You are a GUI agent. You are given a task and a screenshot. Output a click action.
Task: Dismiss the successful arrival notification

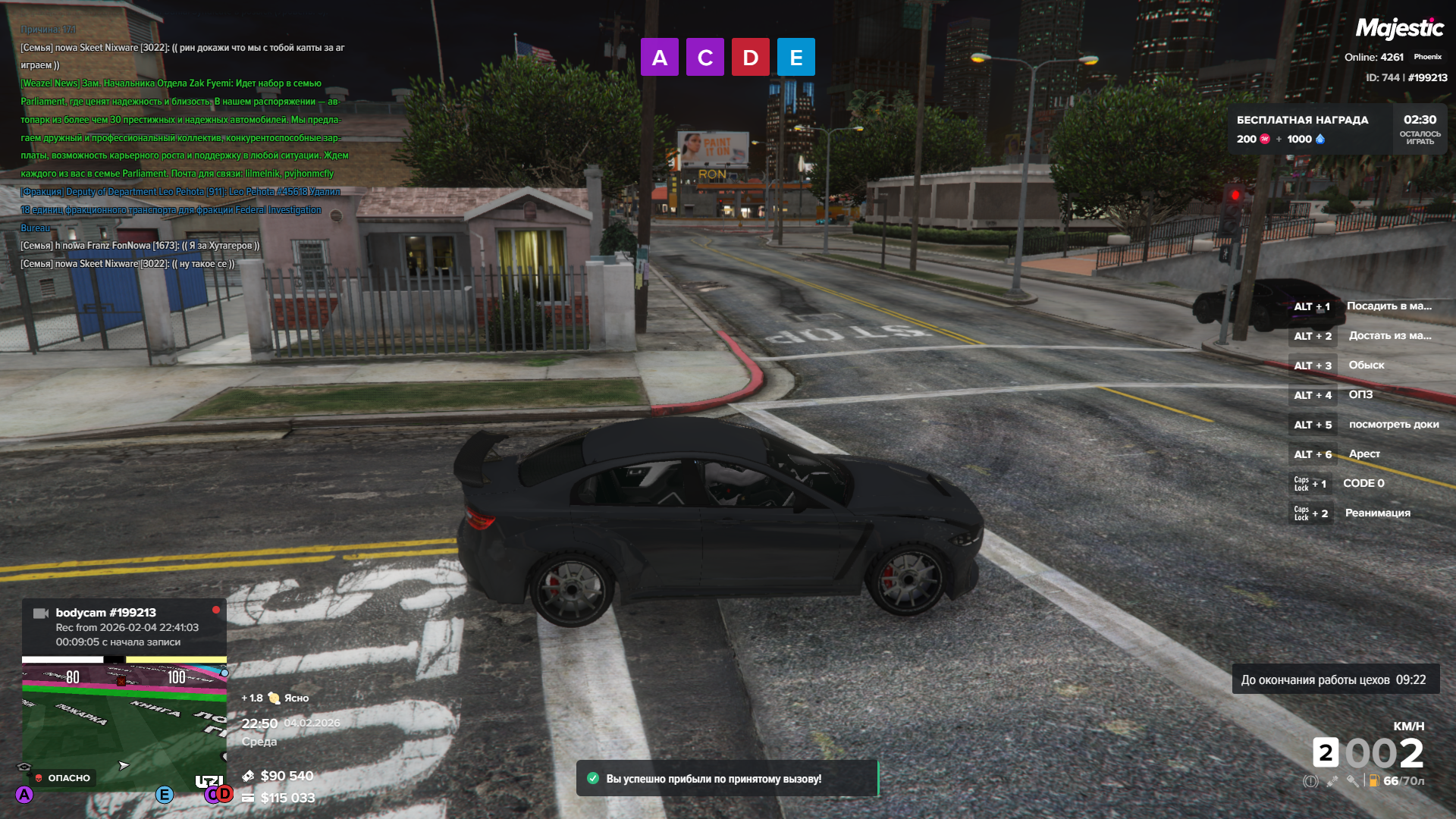tap(726, 779)
